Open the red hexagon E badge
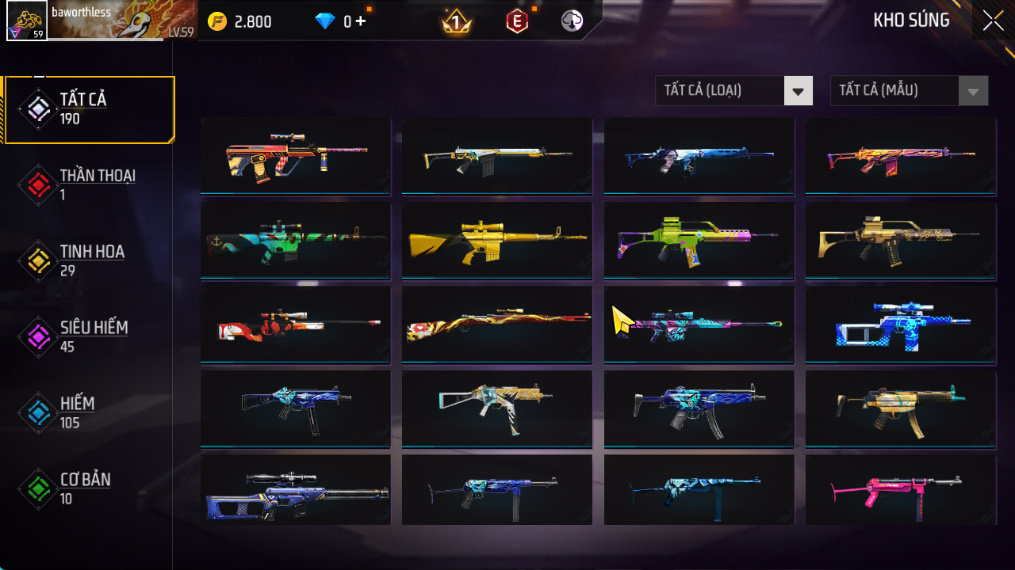 (516, 21)
